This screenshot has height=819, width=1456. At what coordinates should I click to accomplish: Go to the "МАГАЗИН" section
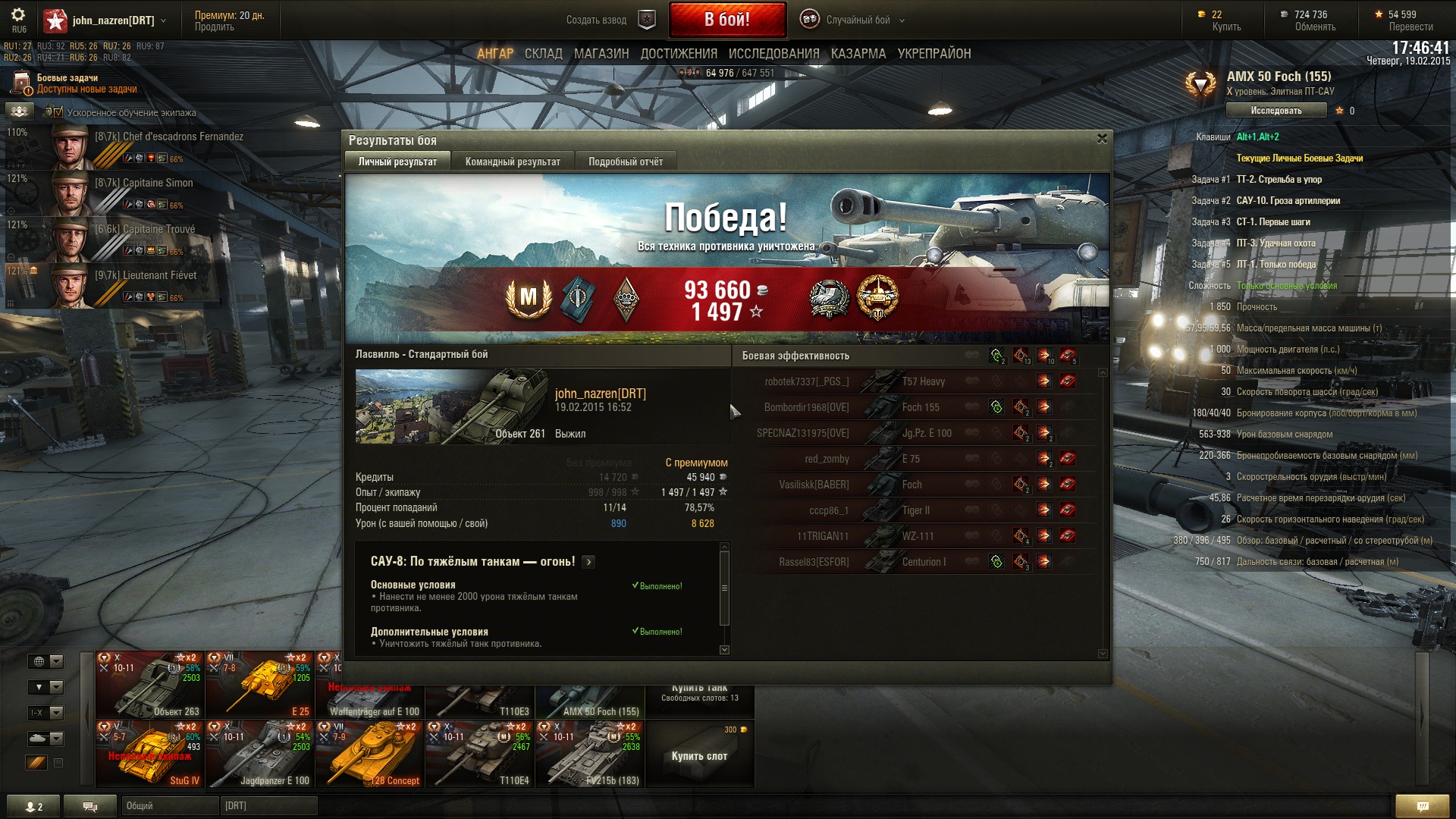pyautogui.click(x=601, y=54)
